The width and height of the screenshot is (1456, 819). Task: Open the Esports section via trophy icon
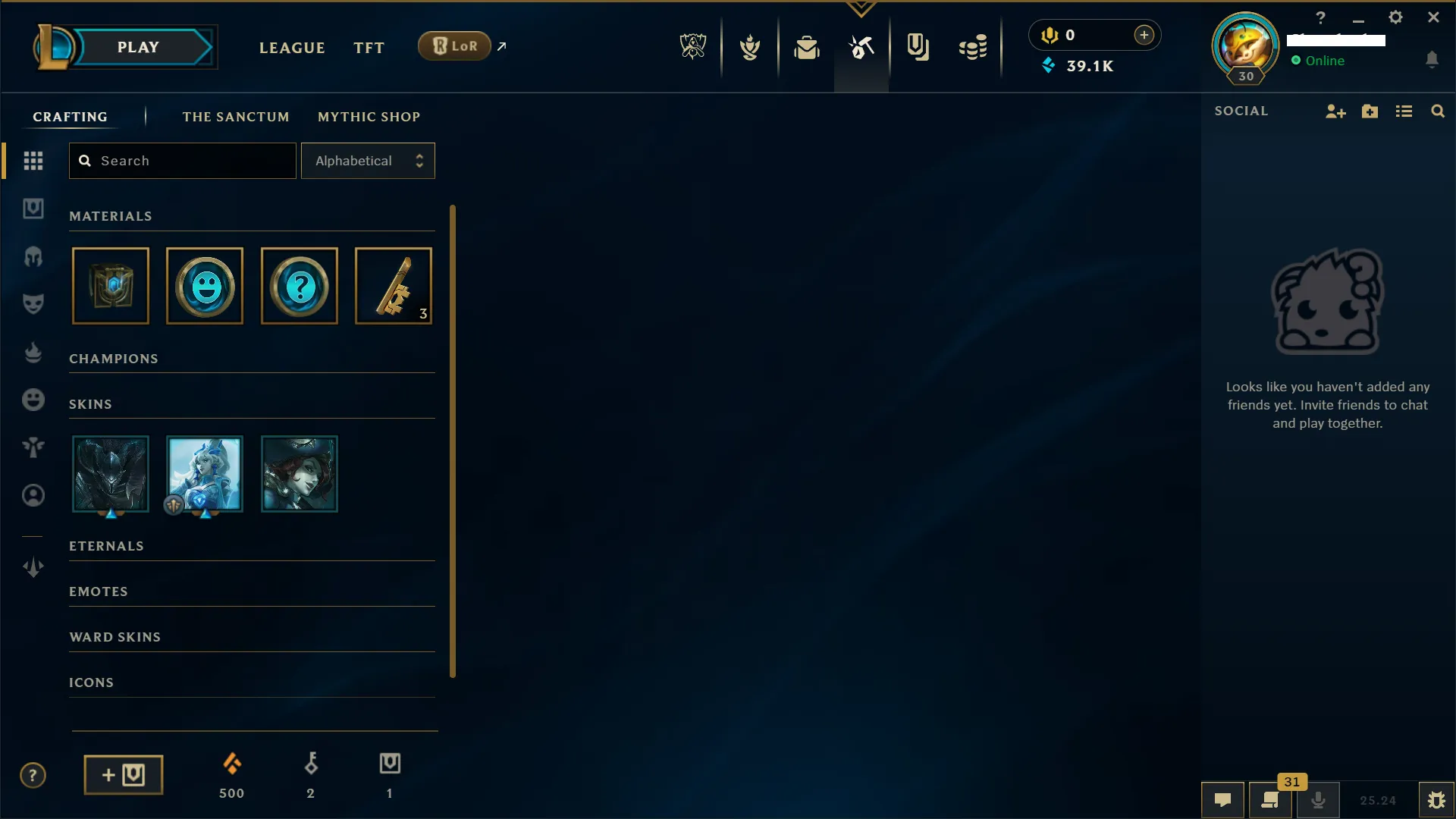693,46
